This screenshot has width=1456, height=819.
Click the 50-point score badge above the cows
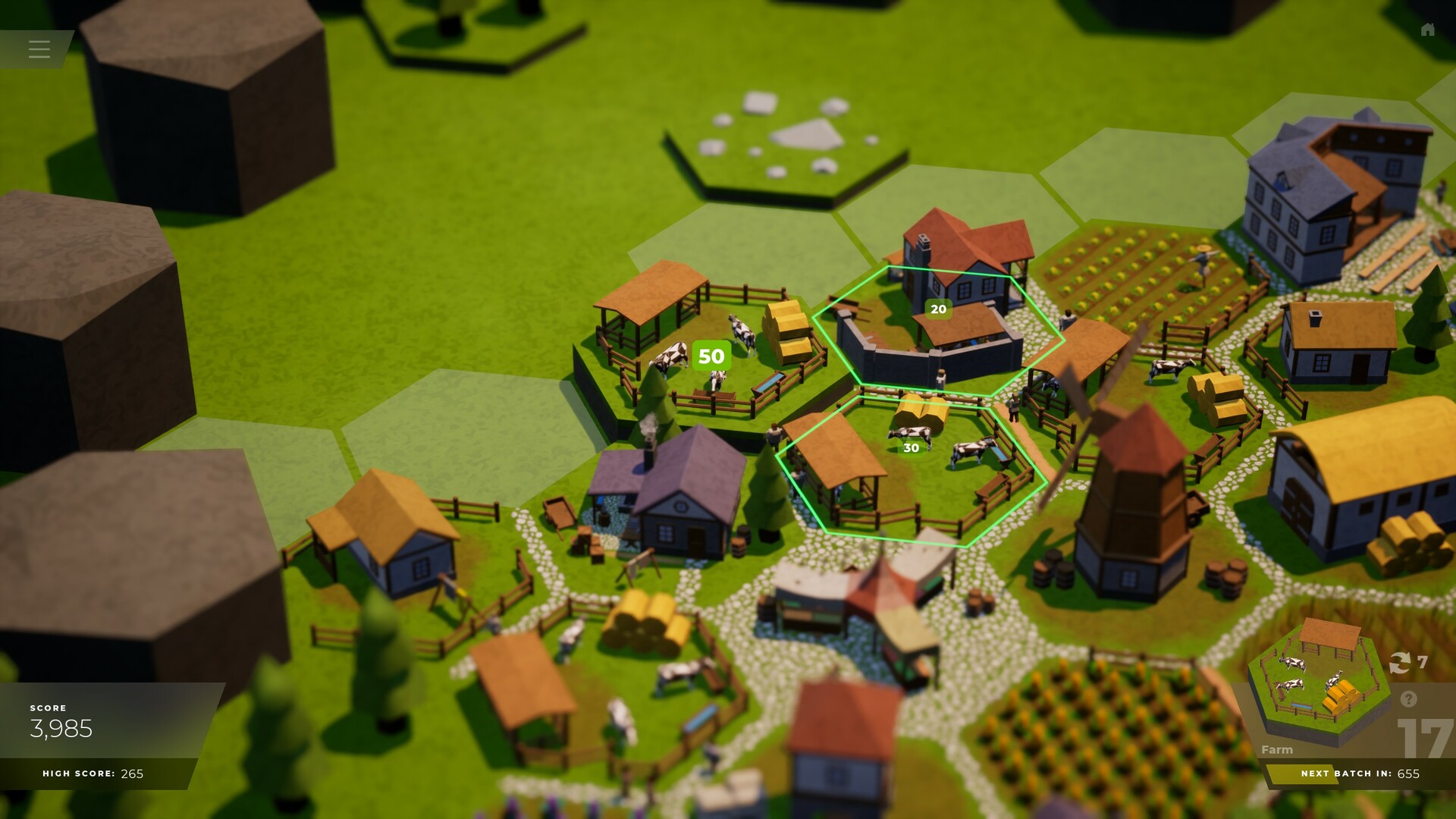coord(710,353)
